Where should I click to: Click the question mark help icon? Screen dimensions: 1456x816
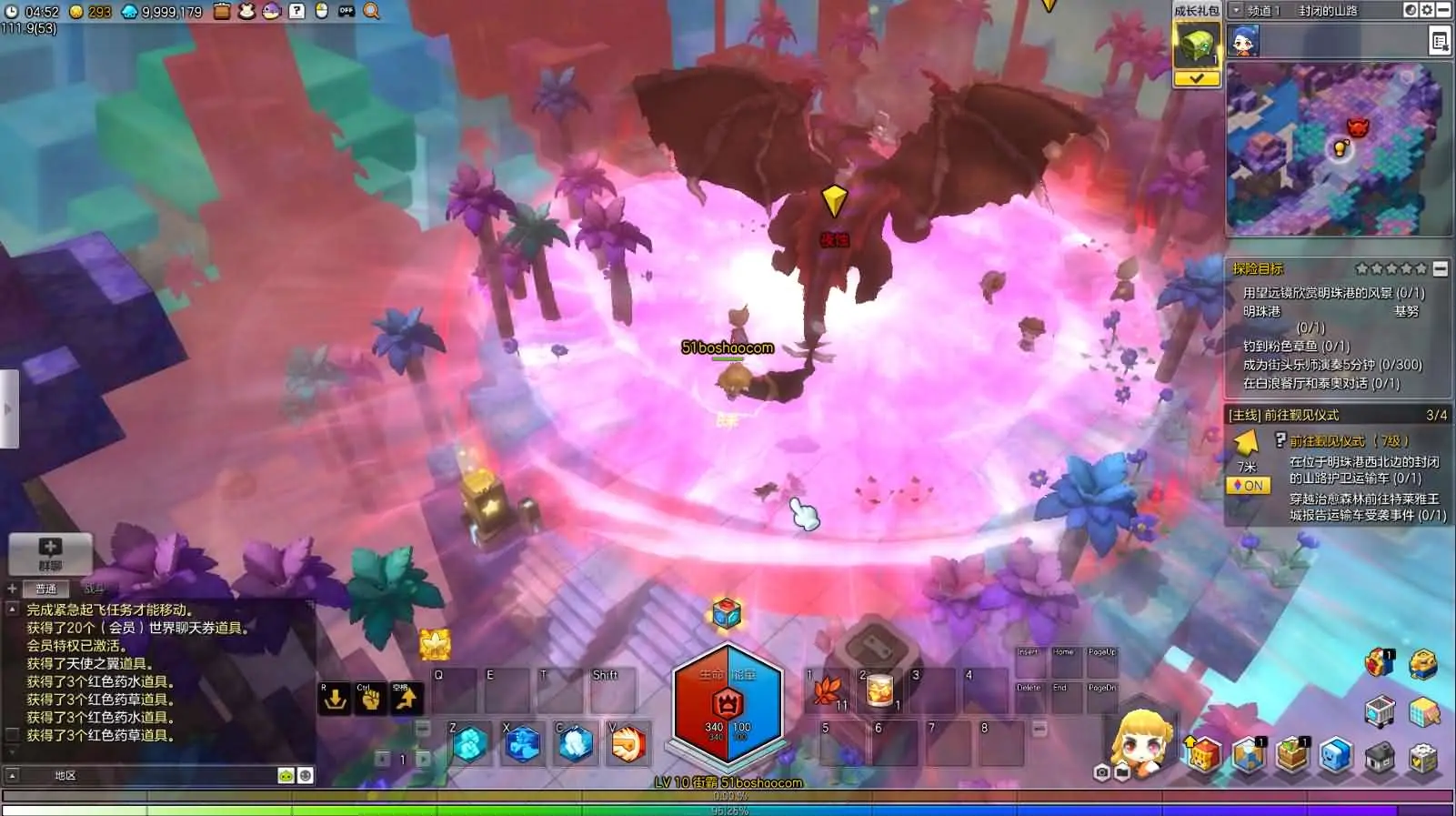tap(296, 11)
